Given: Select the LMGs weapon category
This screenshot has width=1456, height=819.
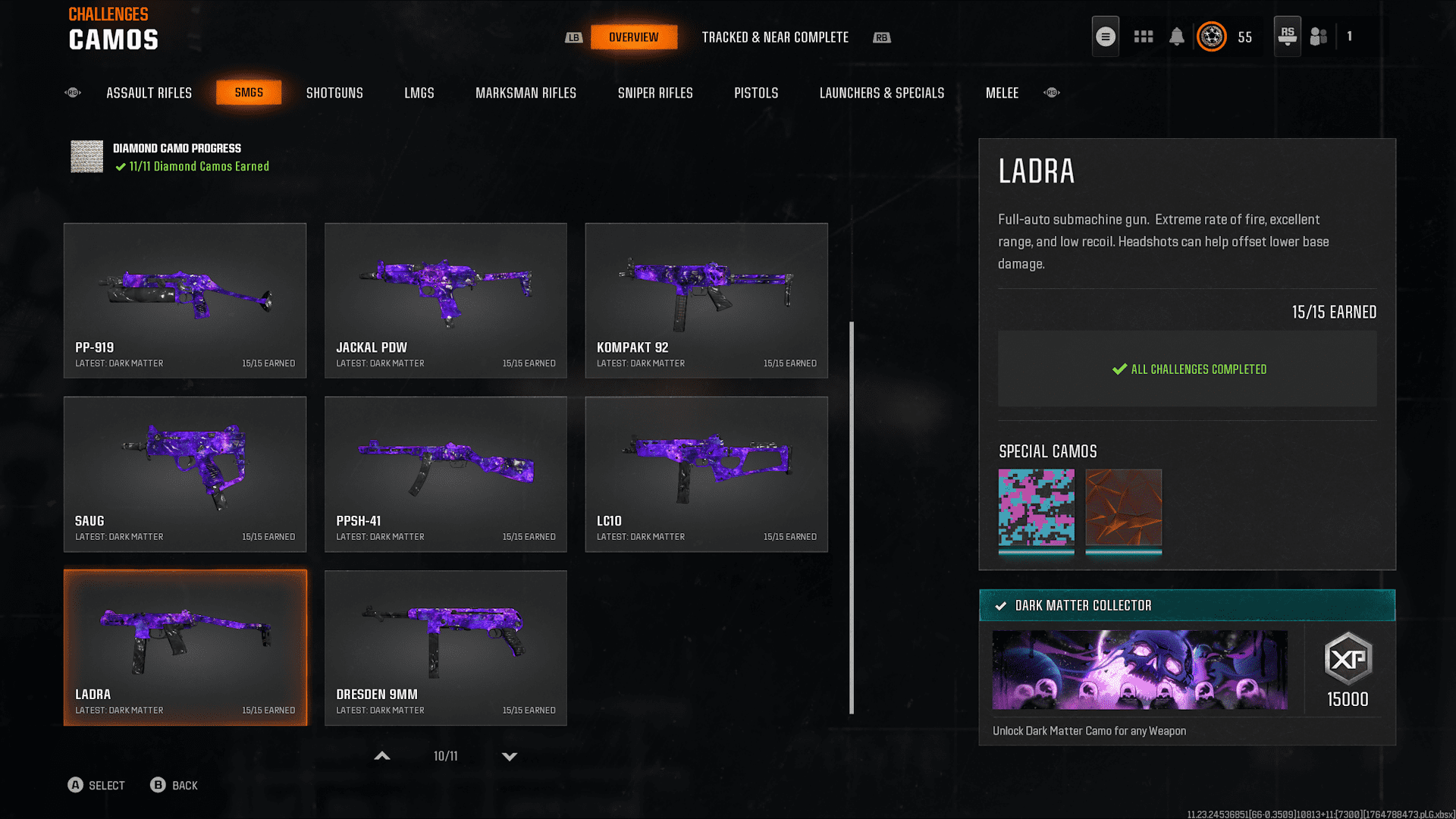Looking at the screenshot, I should tap(419, 93).
